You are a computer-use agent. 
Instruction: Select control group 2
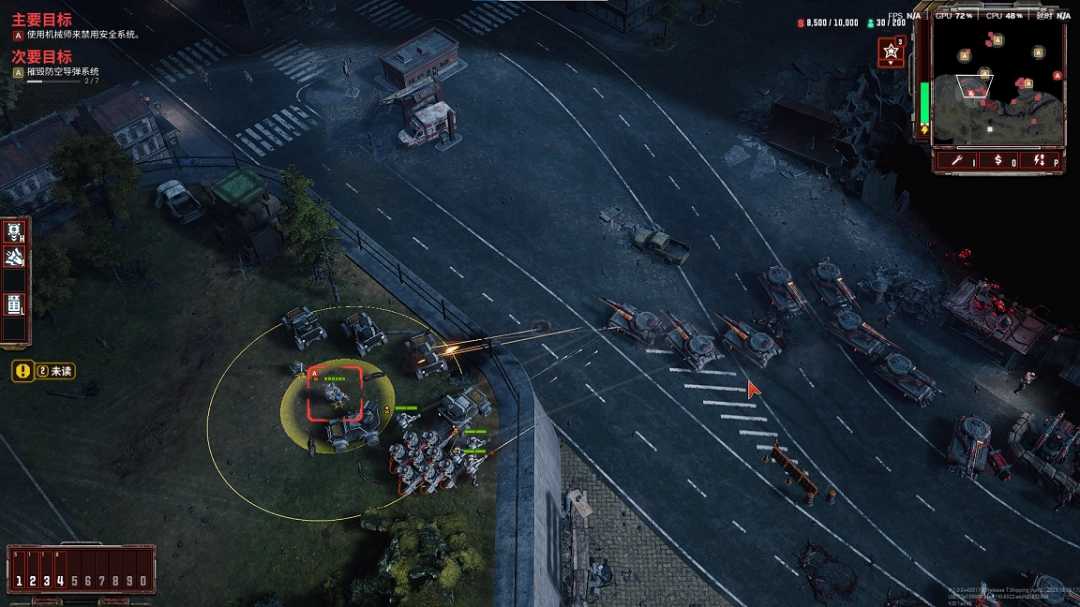click(x=33, y=580)
